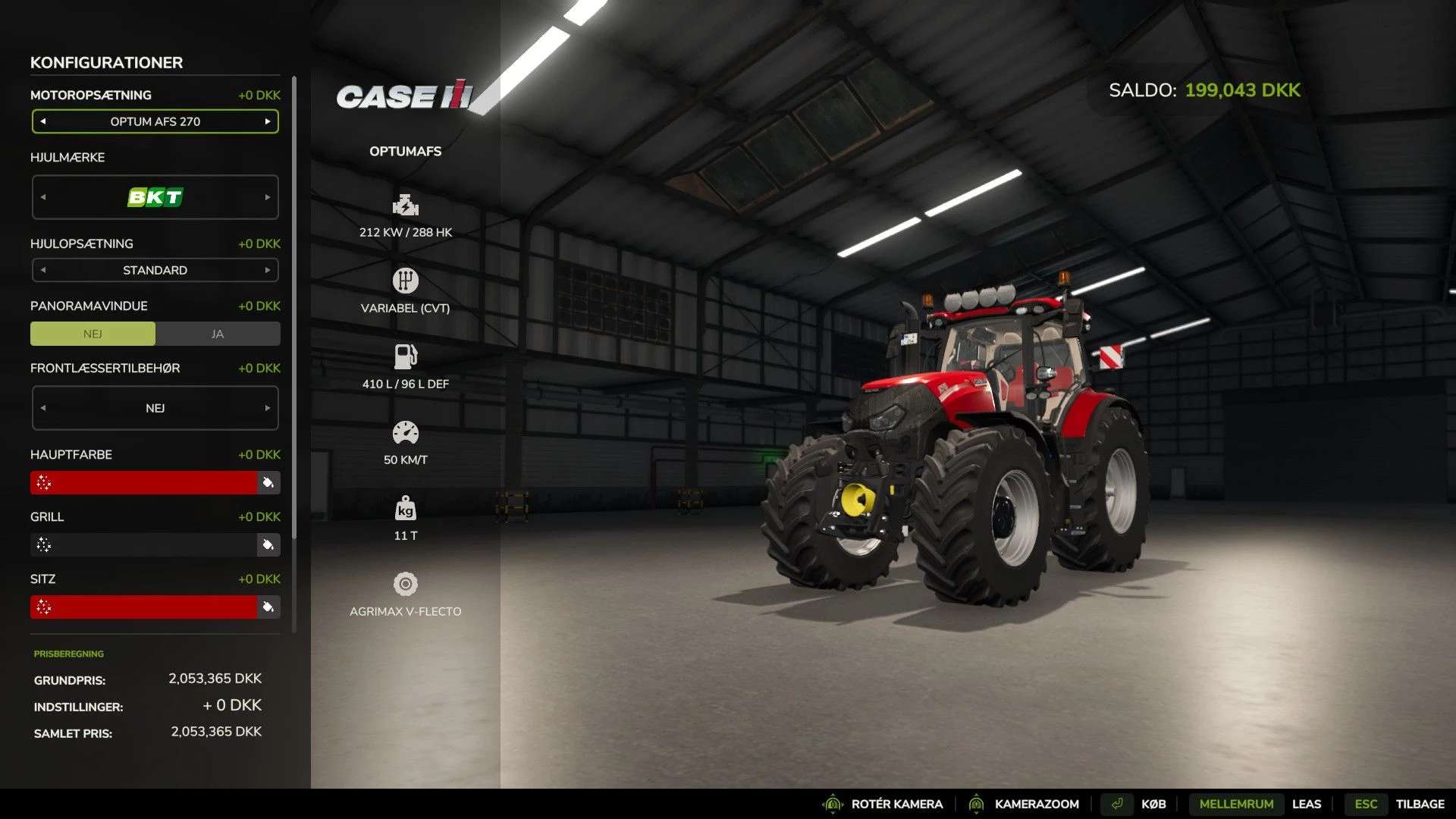The image size is (1456, 819).
Task: Select previous Hjulopsætning option
Action: click(x=43, y=270)
